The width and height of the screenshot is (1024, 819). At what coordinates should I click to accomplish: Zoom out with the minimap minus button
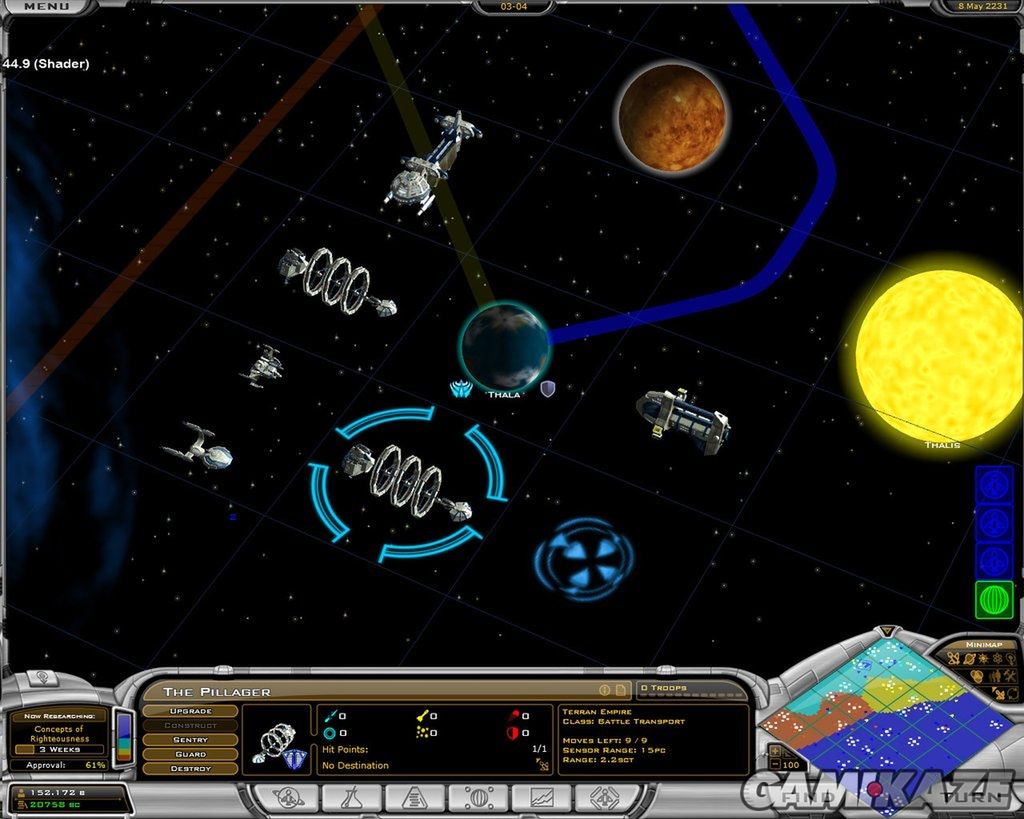coord(773,765)
